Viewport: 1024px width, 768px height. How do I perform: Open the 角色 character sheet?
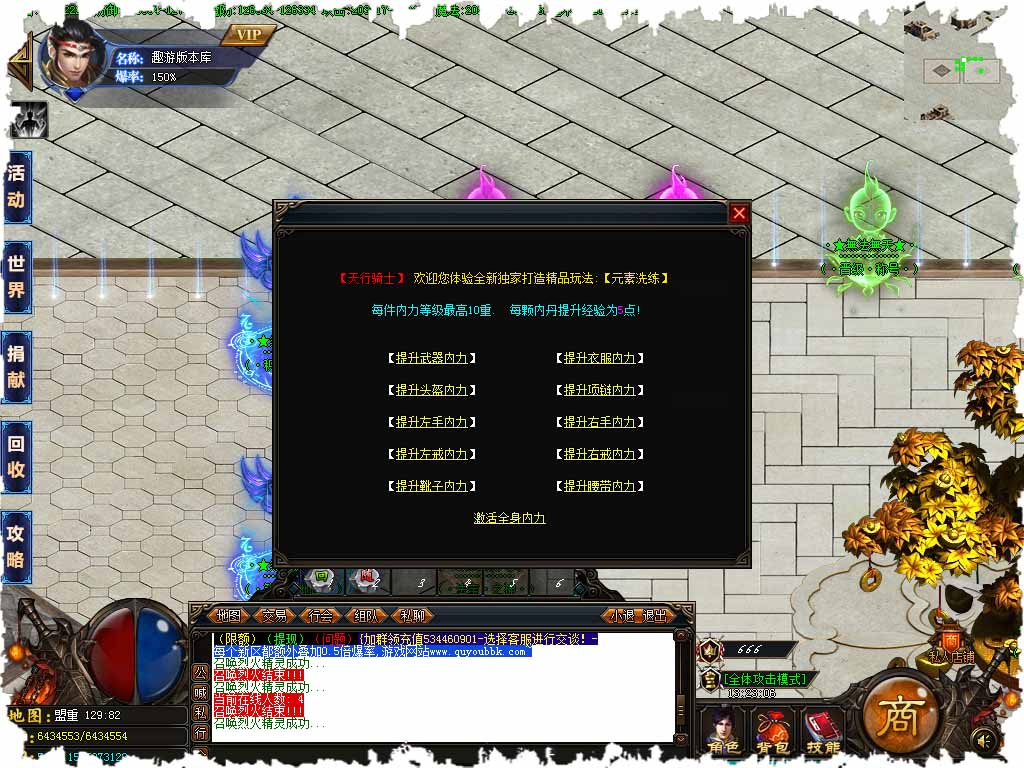pos(723,731)
